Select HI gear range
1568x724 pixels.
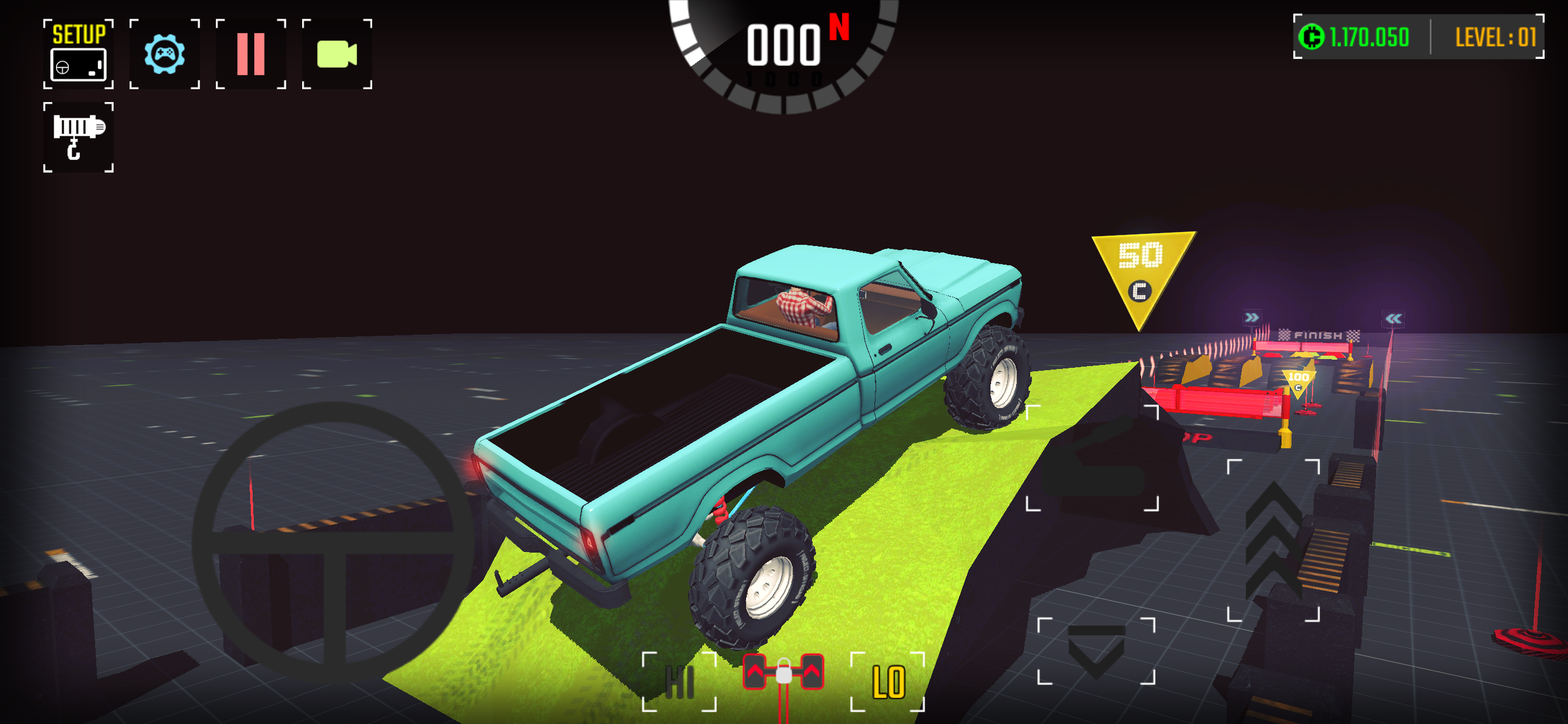point(680,681)
